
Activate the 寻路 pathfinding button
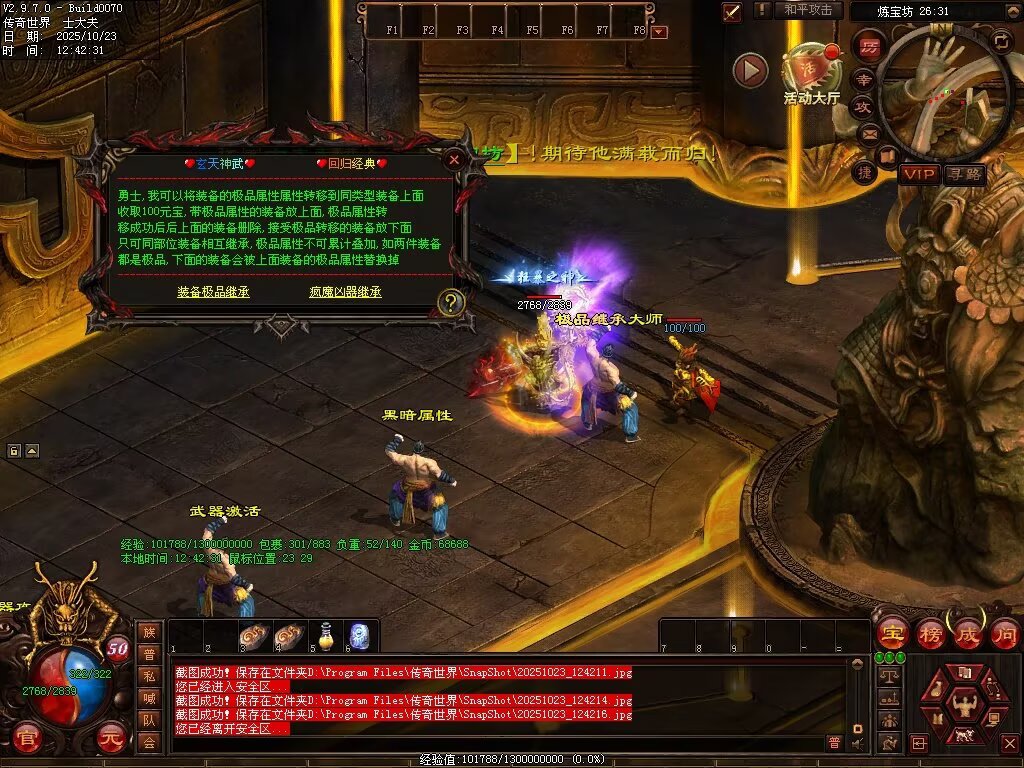click(x=965, y=174)
